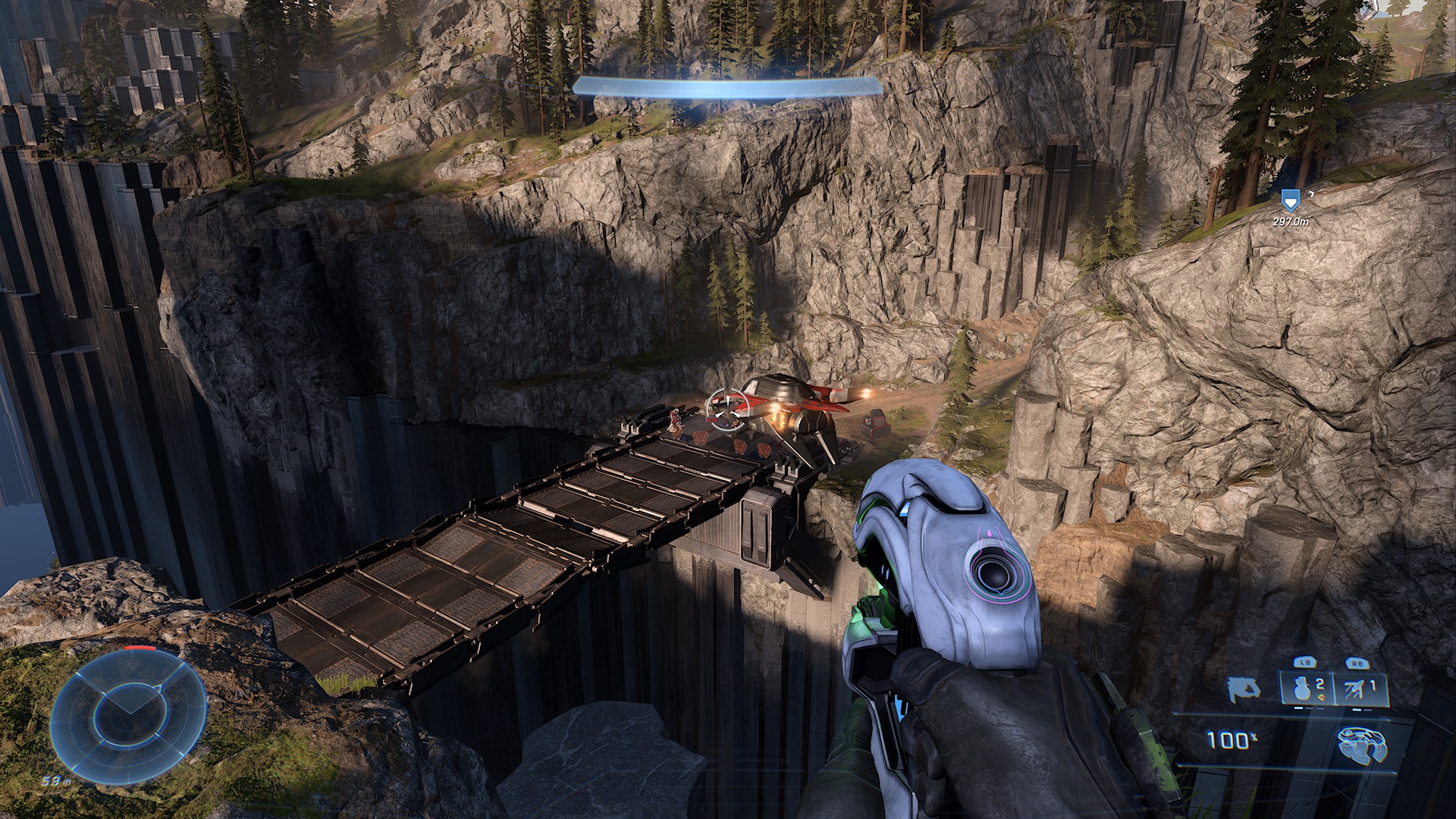1456x819 pixels.
Task: Click the secondary weapon silhouette icon
Action: pos(1245,689)
